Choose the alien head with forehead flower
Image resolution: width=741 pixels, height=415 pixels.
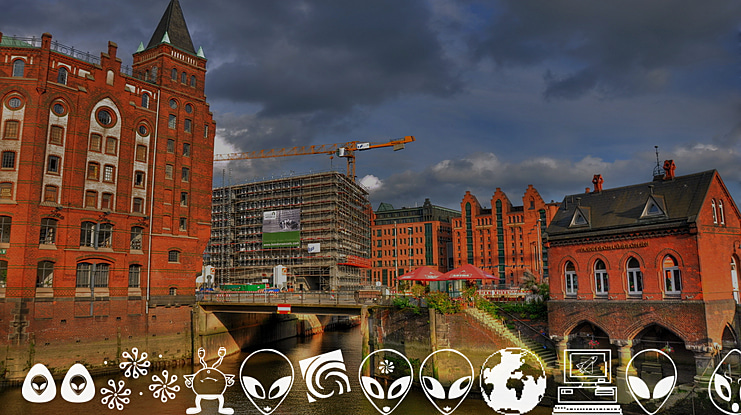(x=385, y=381)
